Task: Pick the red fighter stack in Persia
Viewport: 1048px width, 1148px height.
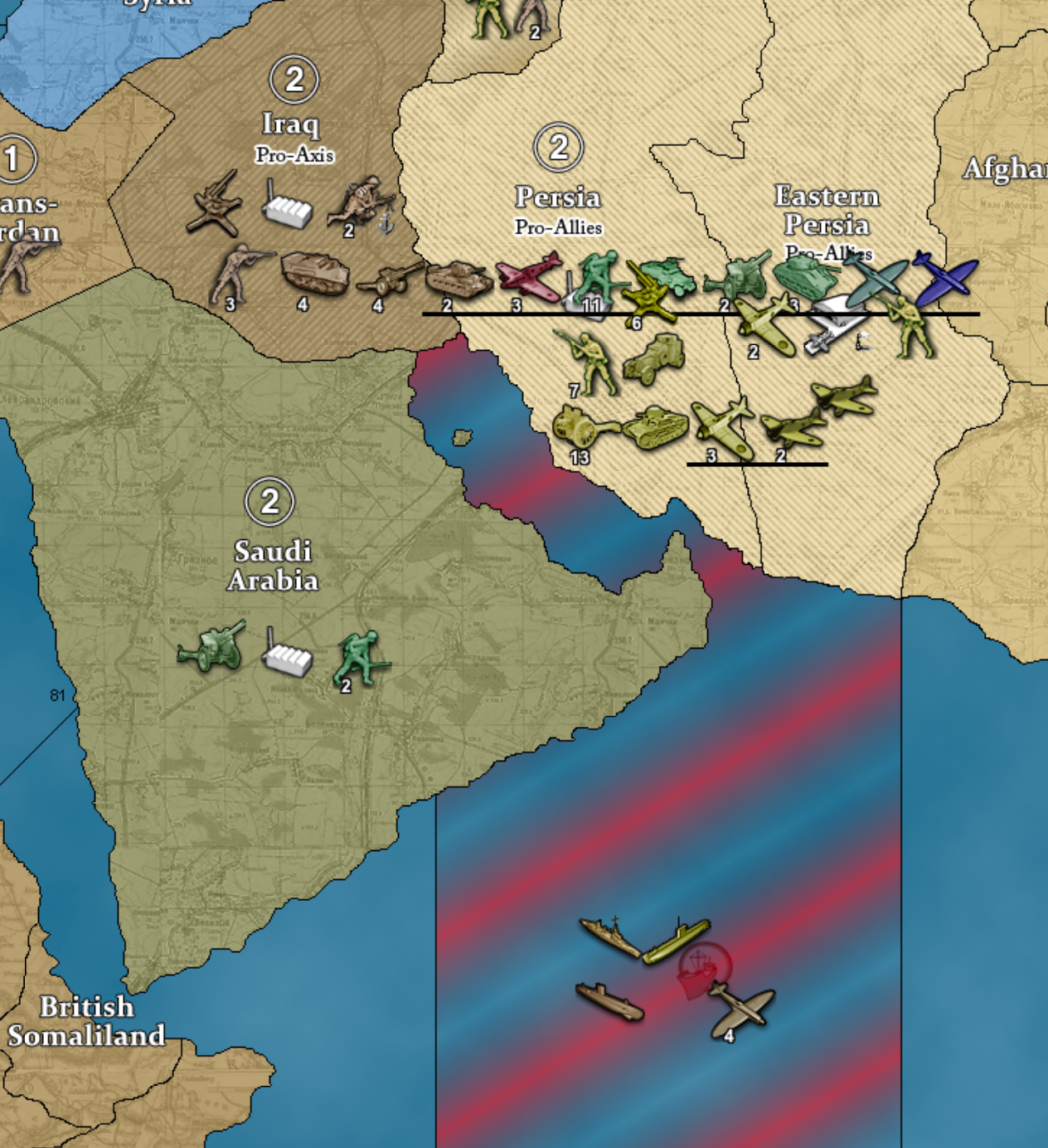Action: point(529,277)
